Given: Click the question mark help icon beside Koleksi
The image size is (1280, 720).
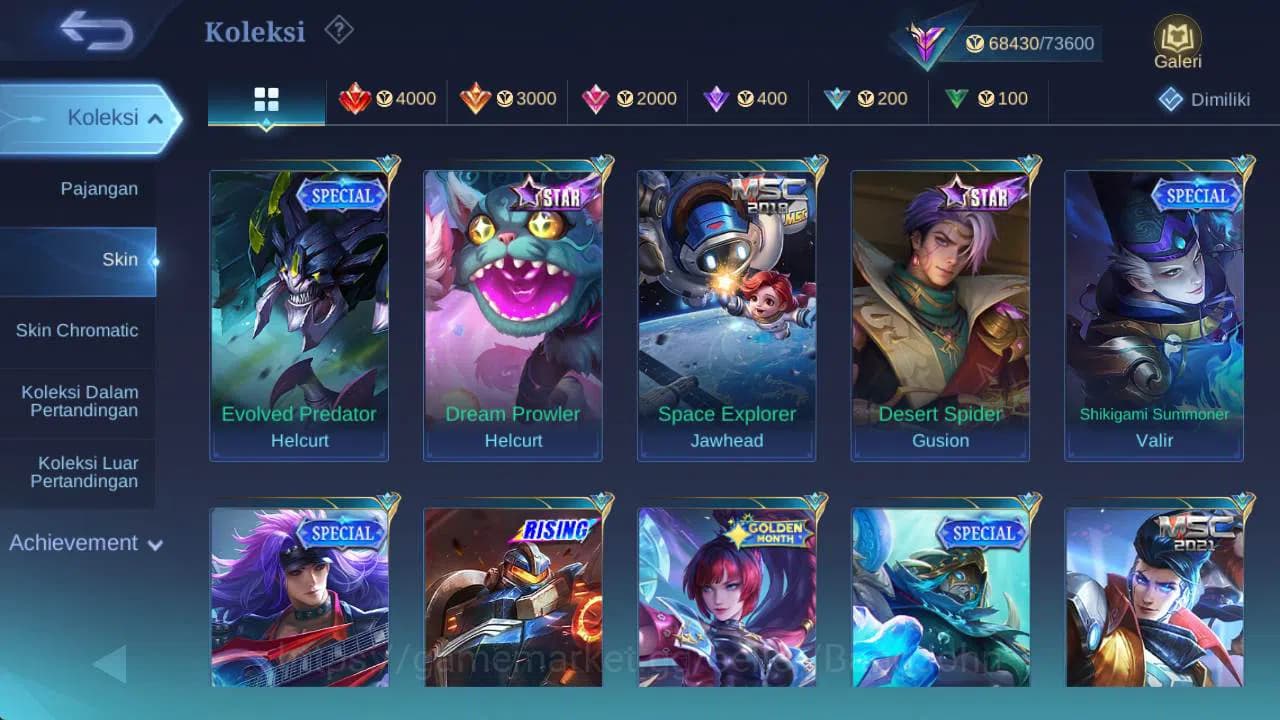Looking at the screenshot, I should (x=338, y=31).
